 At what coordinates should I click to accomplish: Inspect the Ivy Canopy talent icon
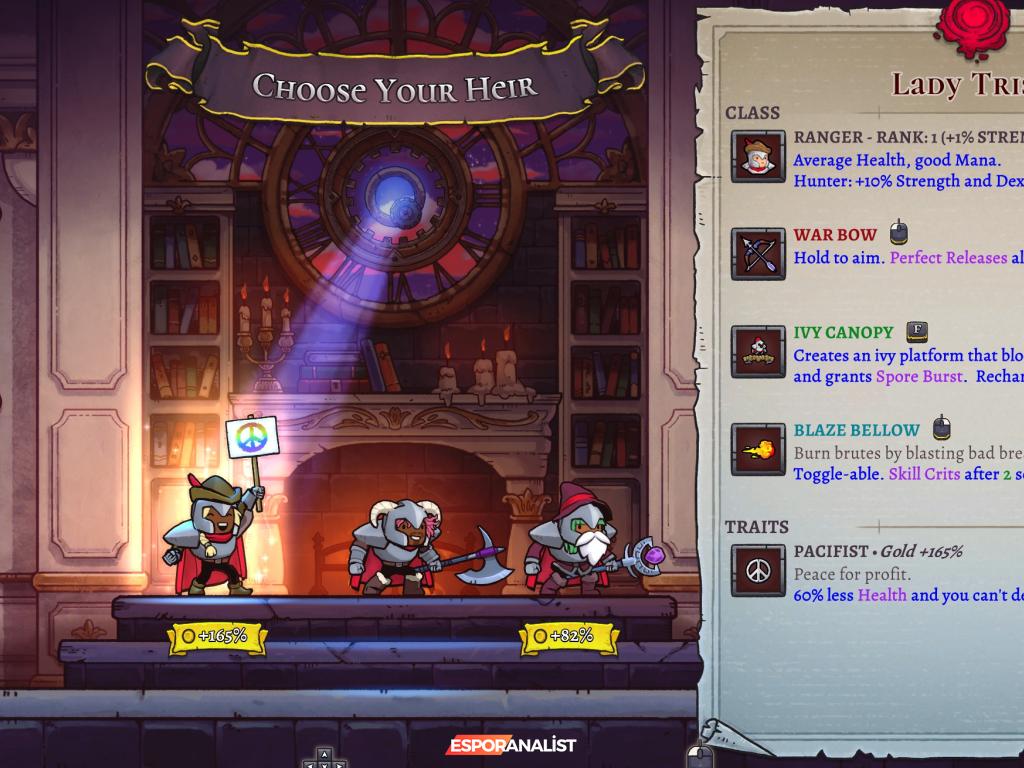tap(758, 352)
